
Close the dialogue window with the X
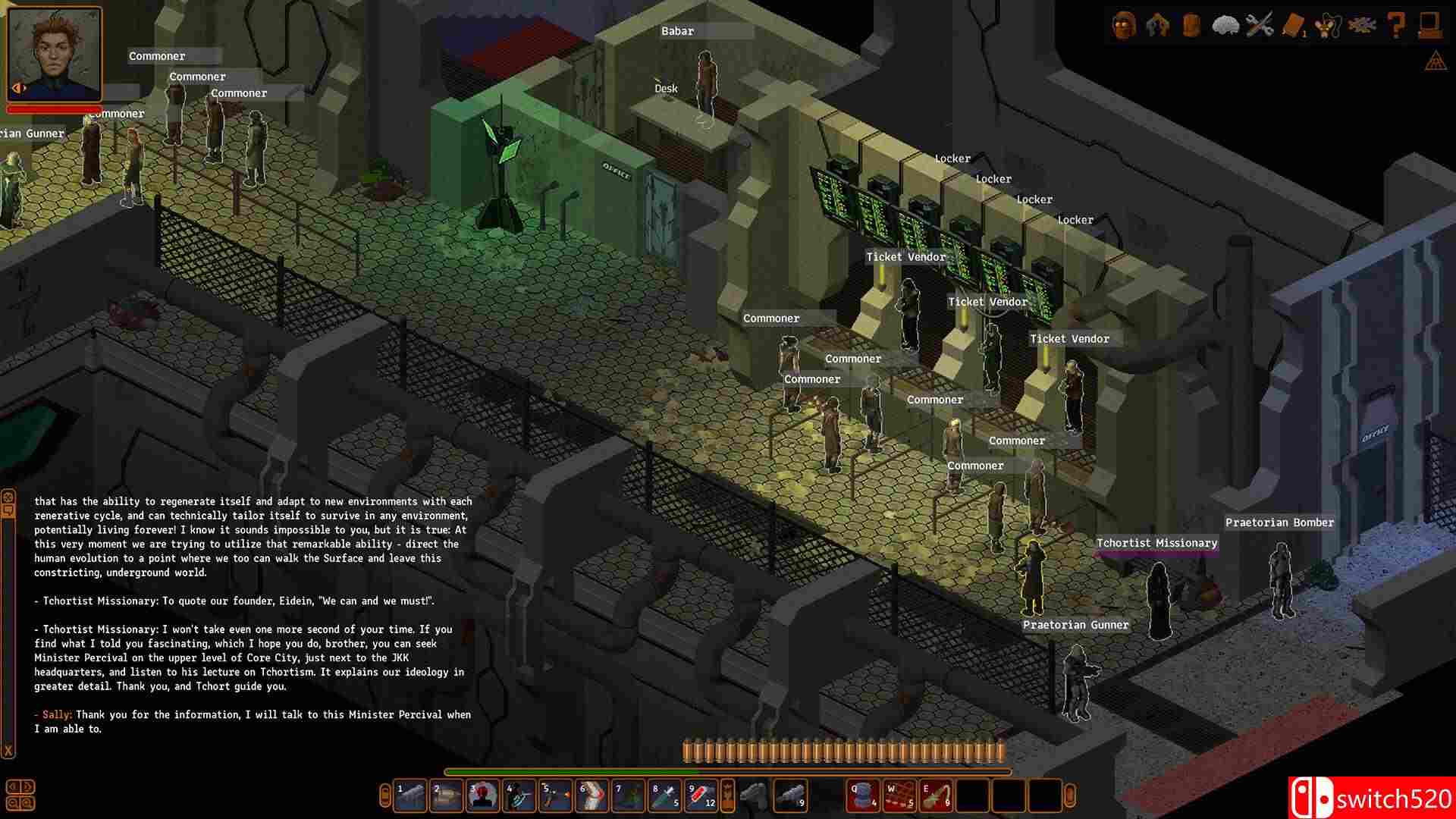(9, 747)
